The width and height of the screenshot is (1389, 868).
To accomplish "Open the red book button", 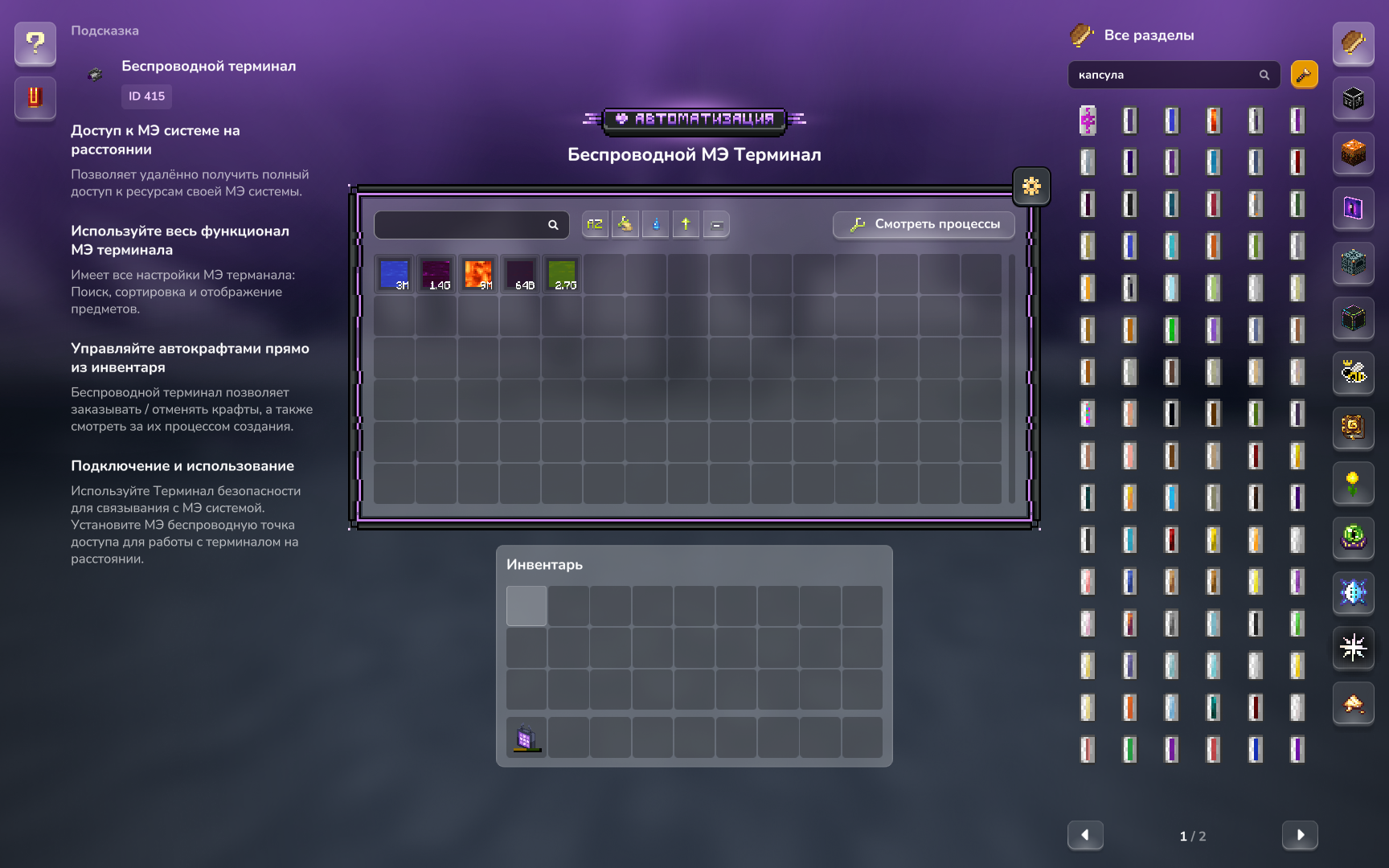I will click(35, 97).
